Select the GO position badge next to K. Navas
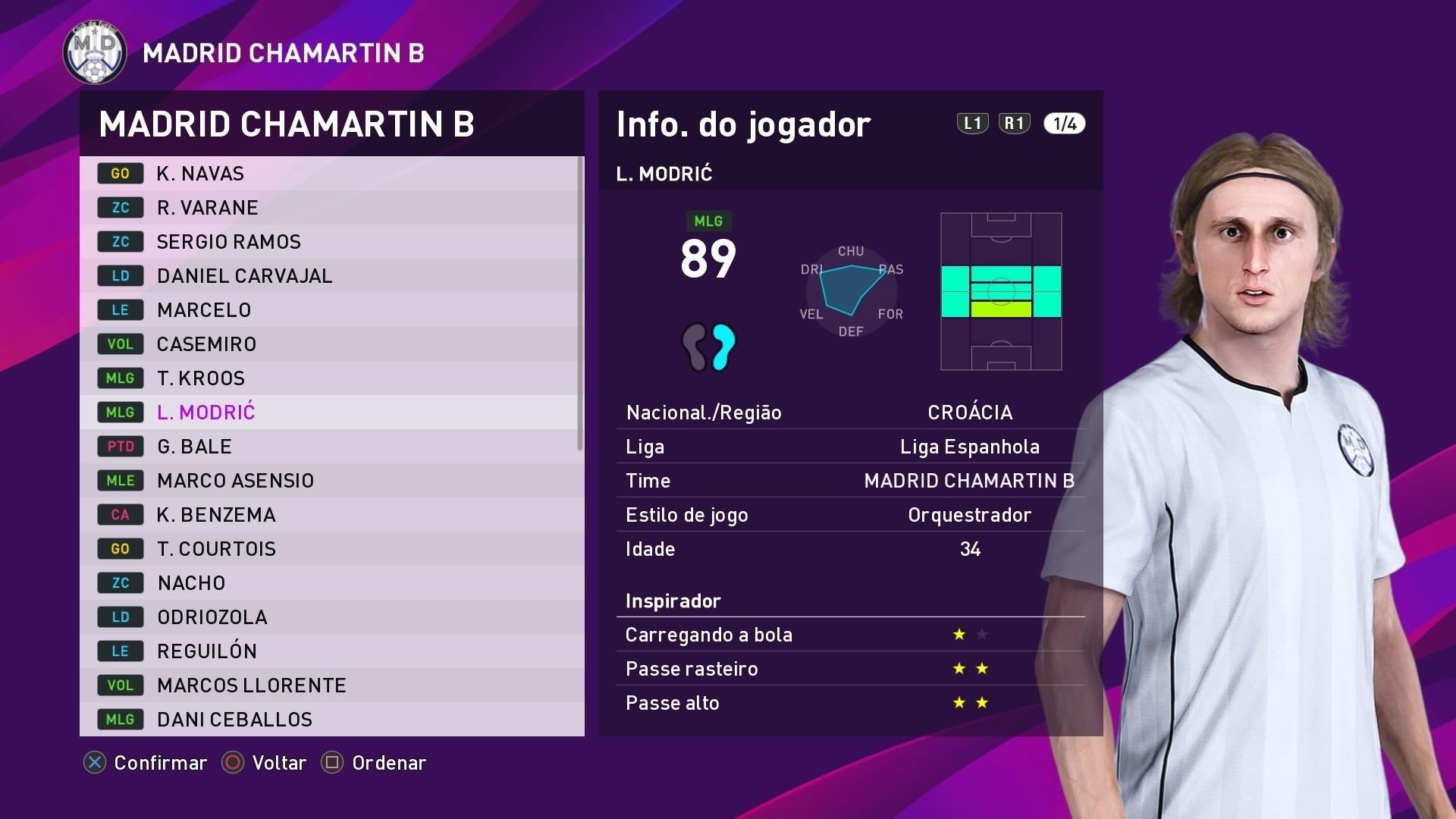Viewport: 1456px width, 819px height. click(120, 173)
